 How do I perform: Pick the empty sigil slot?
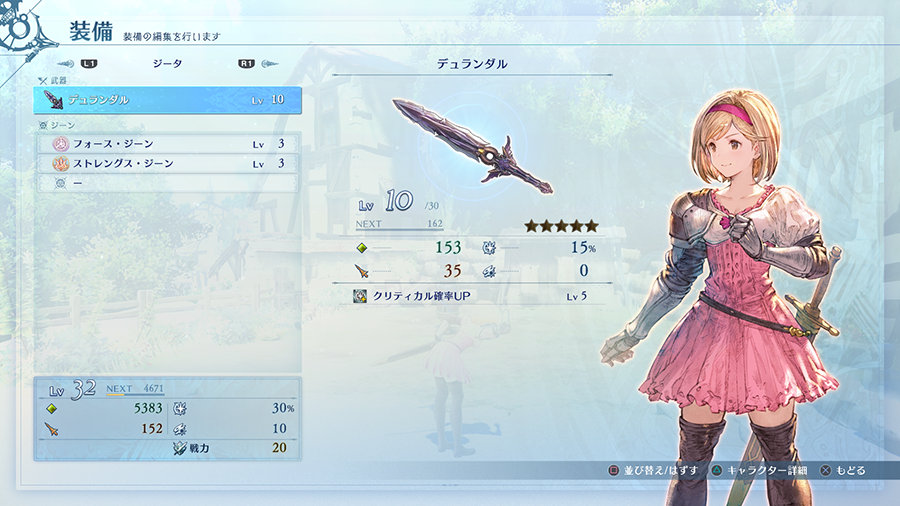tap(167, 183)
